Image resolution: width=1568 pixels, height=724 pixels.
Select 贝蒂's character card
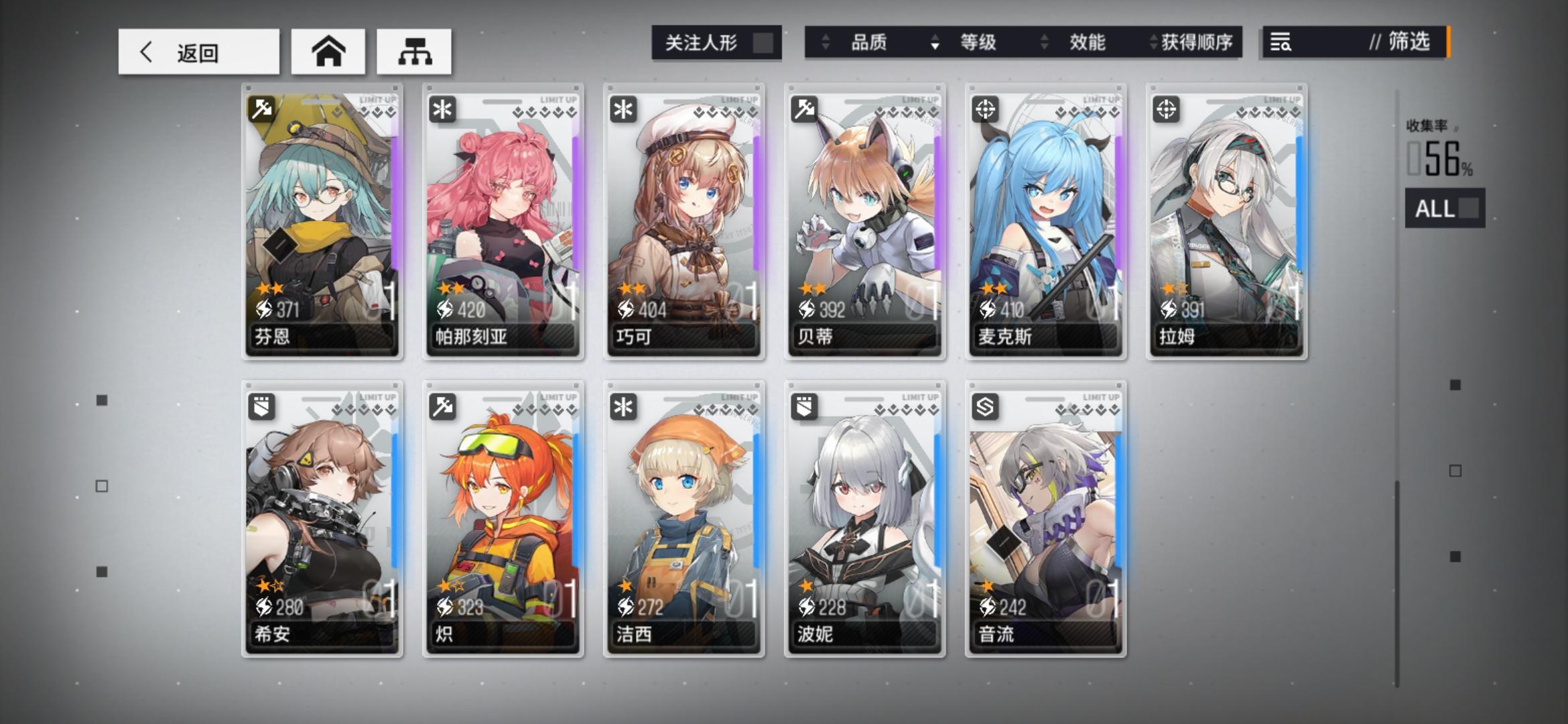pos(863,221)
